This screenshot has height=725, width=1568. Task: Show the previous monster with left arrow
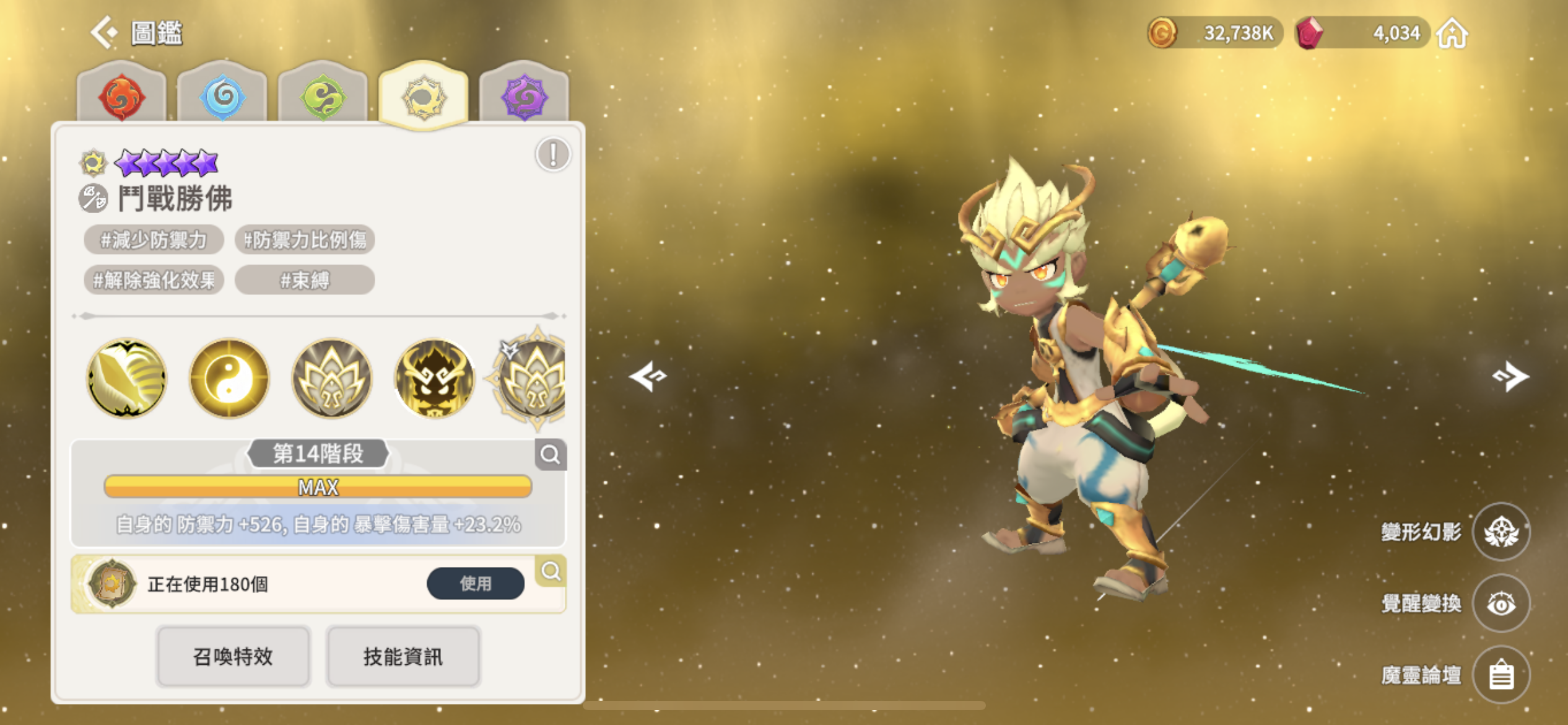click(648, 376)
